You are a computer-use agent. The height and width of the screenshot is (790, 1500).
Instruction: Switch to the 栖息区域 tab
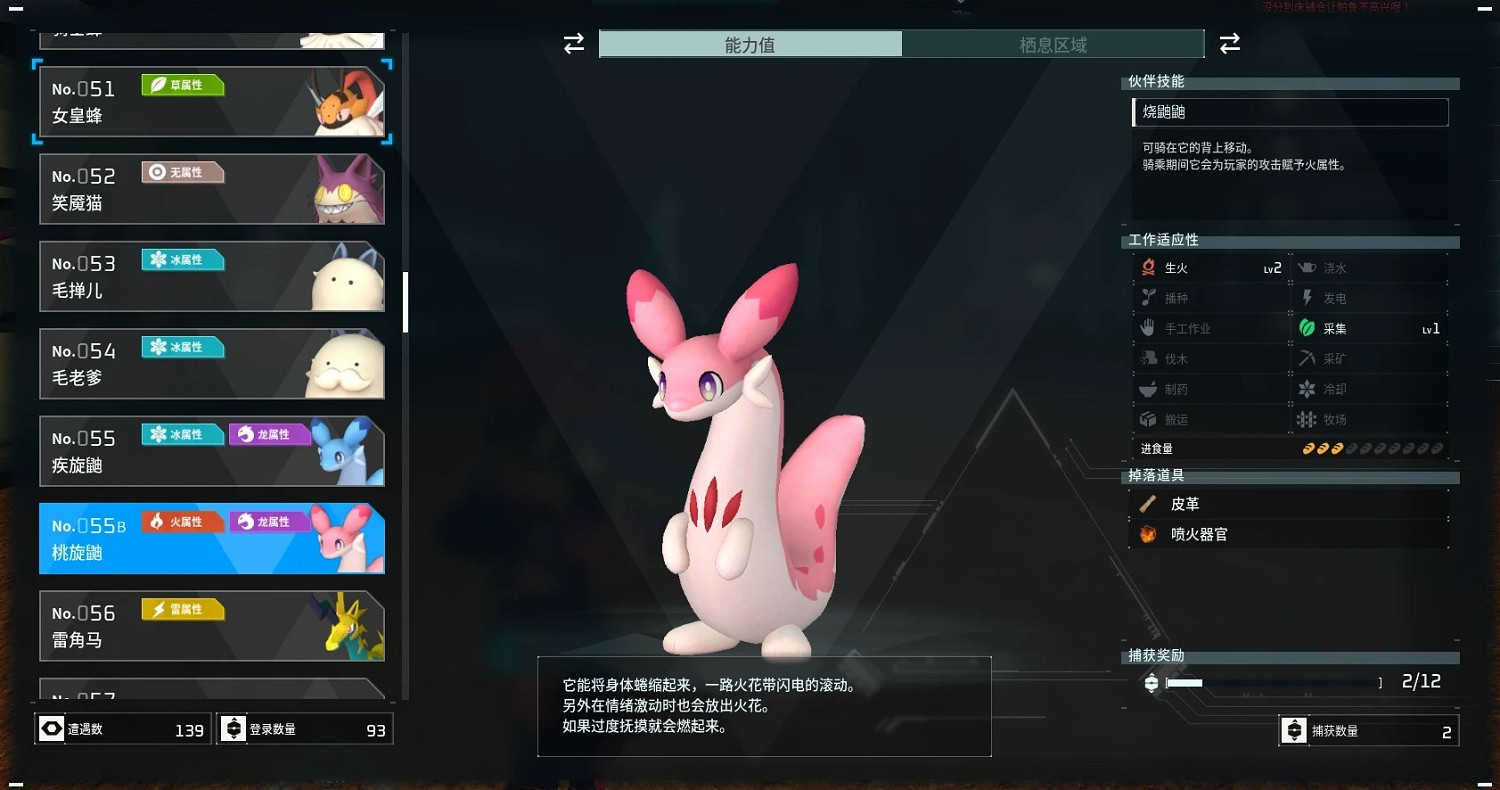tap(1053, 44)
